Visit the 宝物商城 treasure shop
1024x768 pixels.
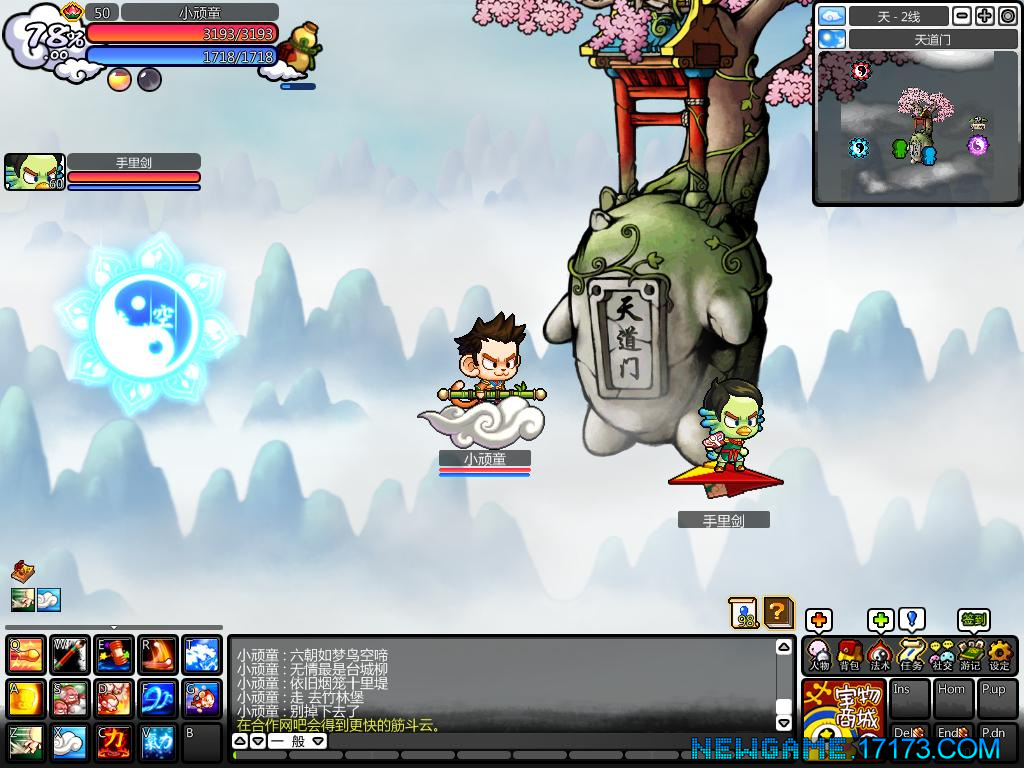click(844, 710)
